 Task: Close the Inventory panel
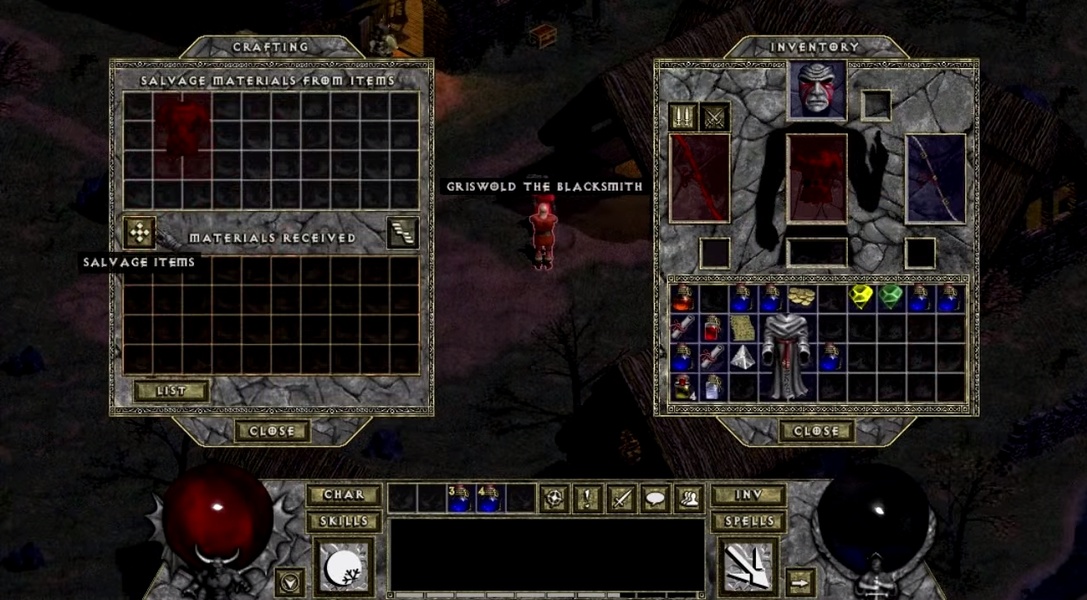point(817,431)
